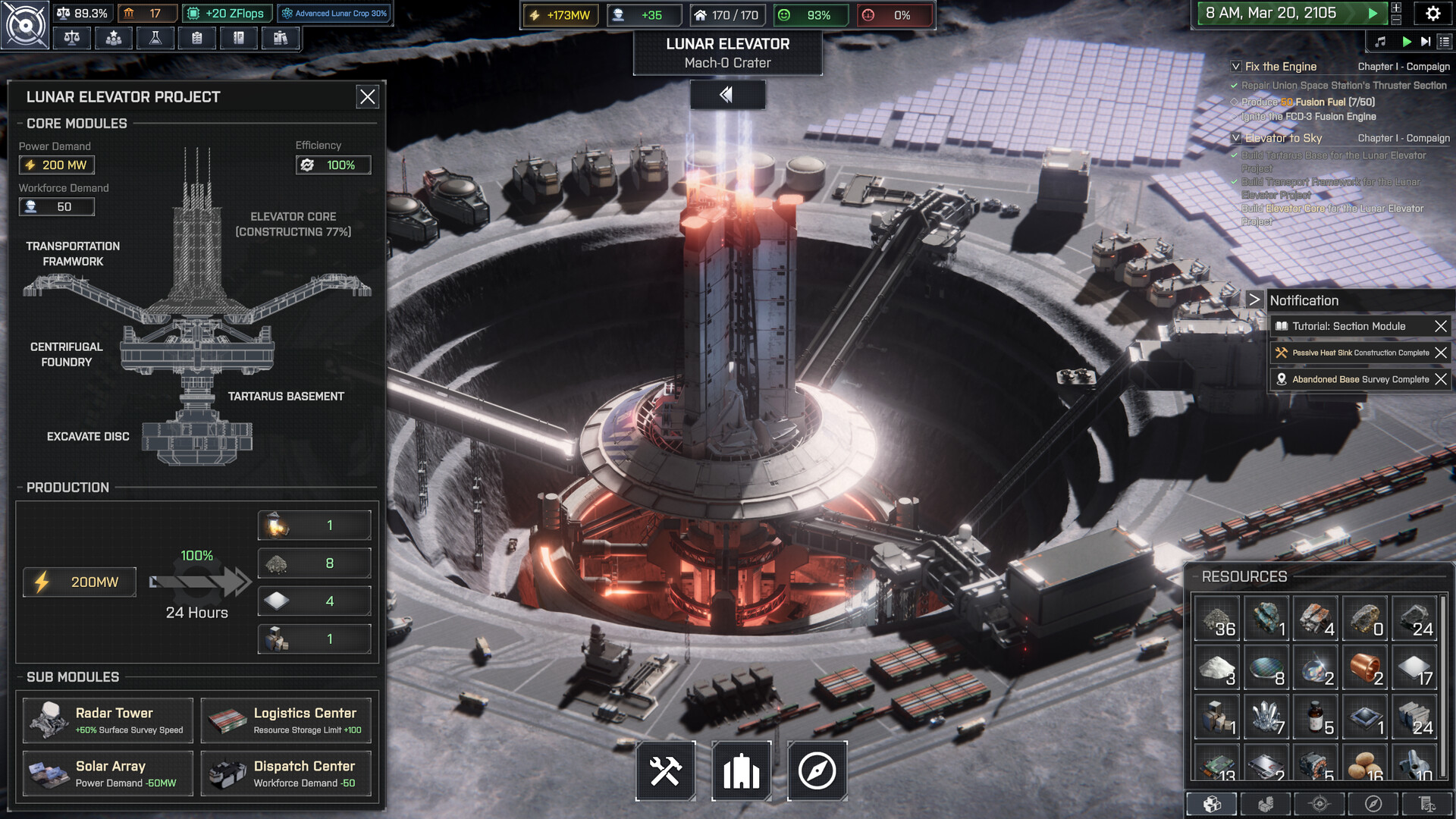This screenshot has width=1456, height=819.
Task: Open the buildings overview button
Action: (741, 771)
